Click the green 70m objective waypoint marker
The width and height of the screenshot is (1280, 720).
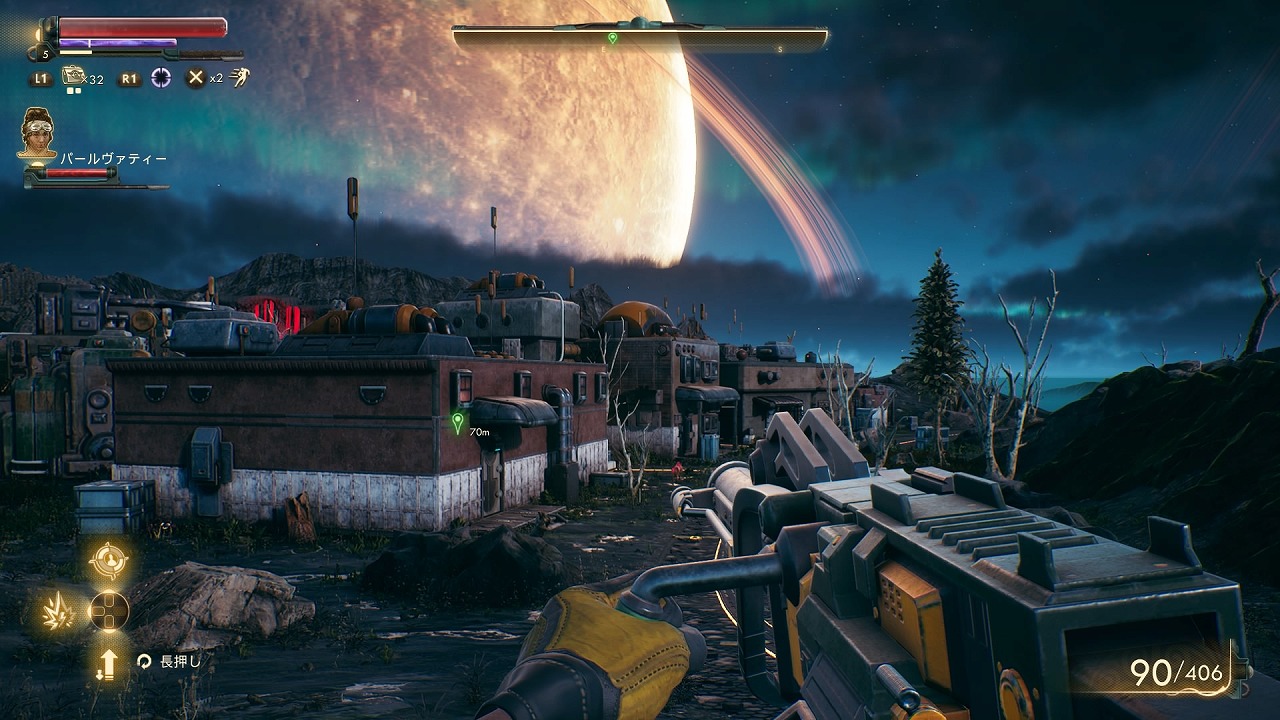pyautogui.click(x=458, y=423)
